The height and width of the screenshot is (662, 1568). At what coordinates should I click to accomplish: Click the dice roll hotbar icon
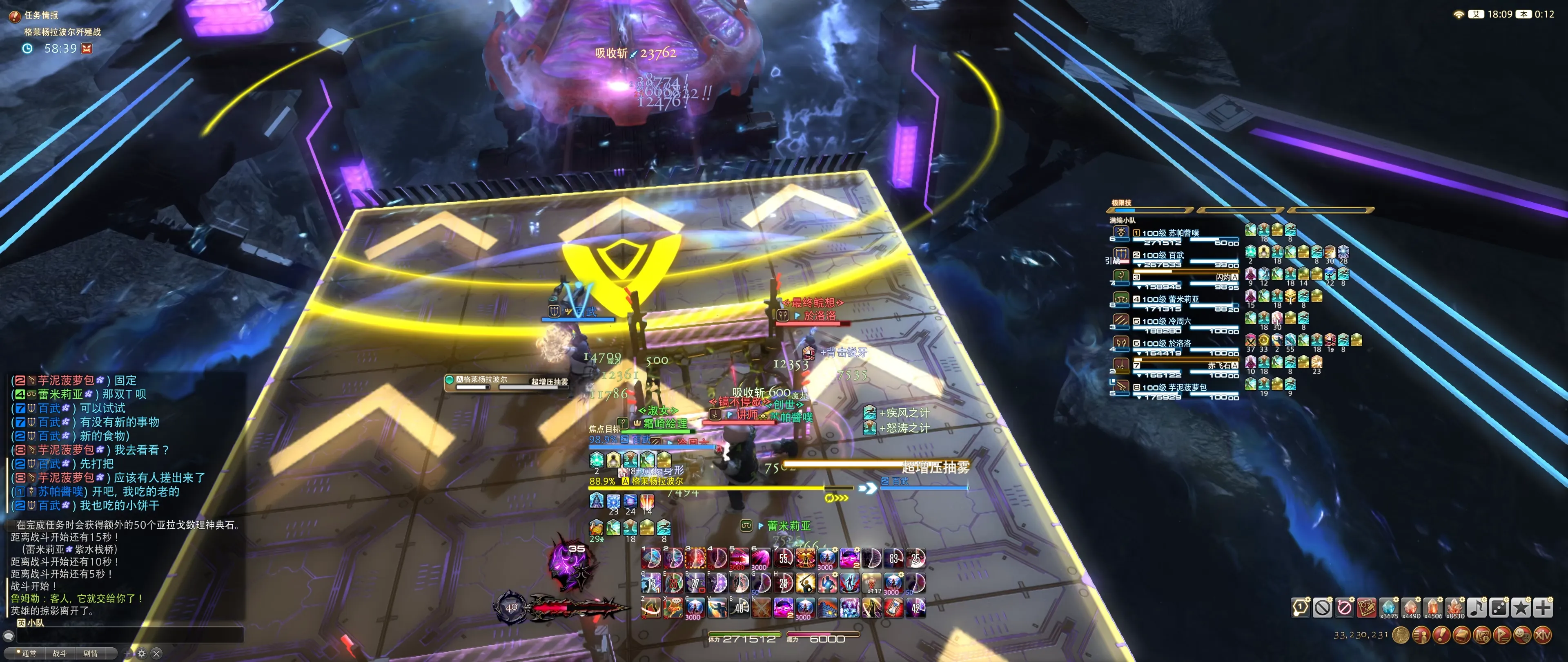tap(1499, 607)
